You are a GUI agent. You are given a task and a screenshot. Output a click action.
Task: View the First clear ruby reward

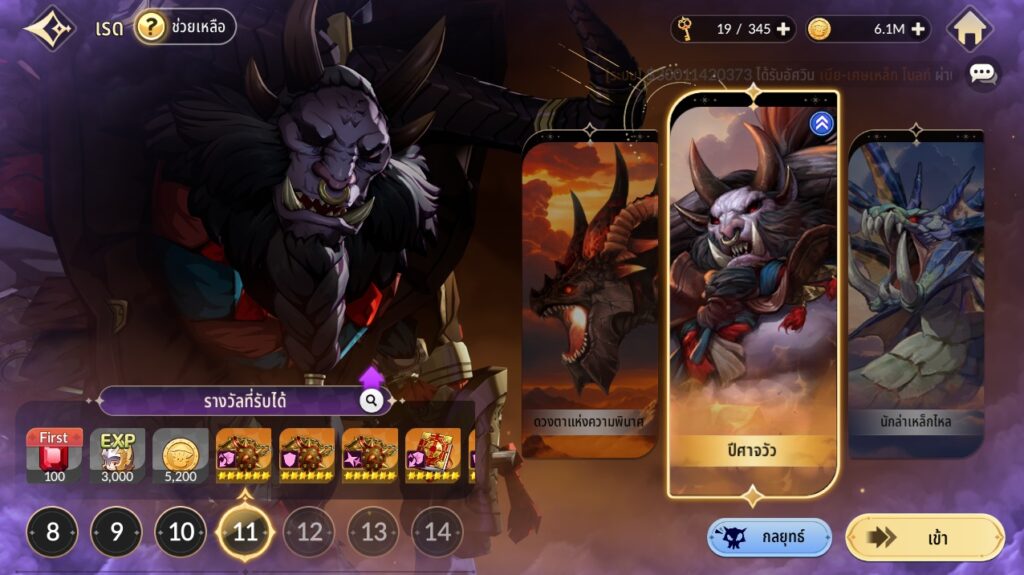54,456
